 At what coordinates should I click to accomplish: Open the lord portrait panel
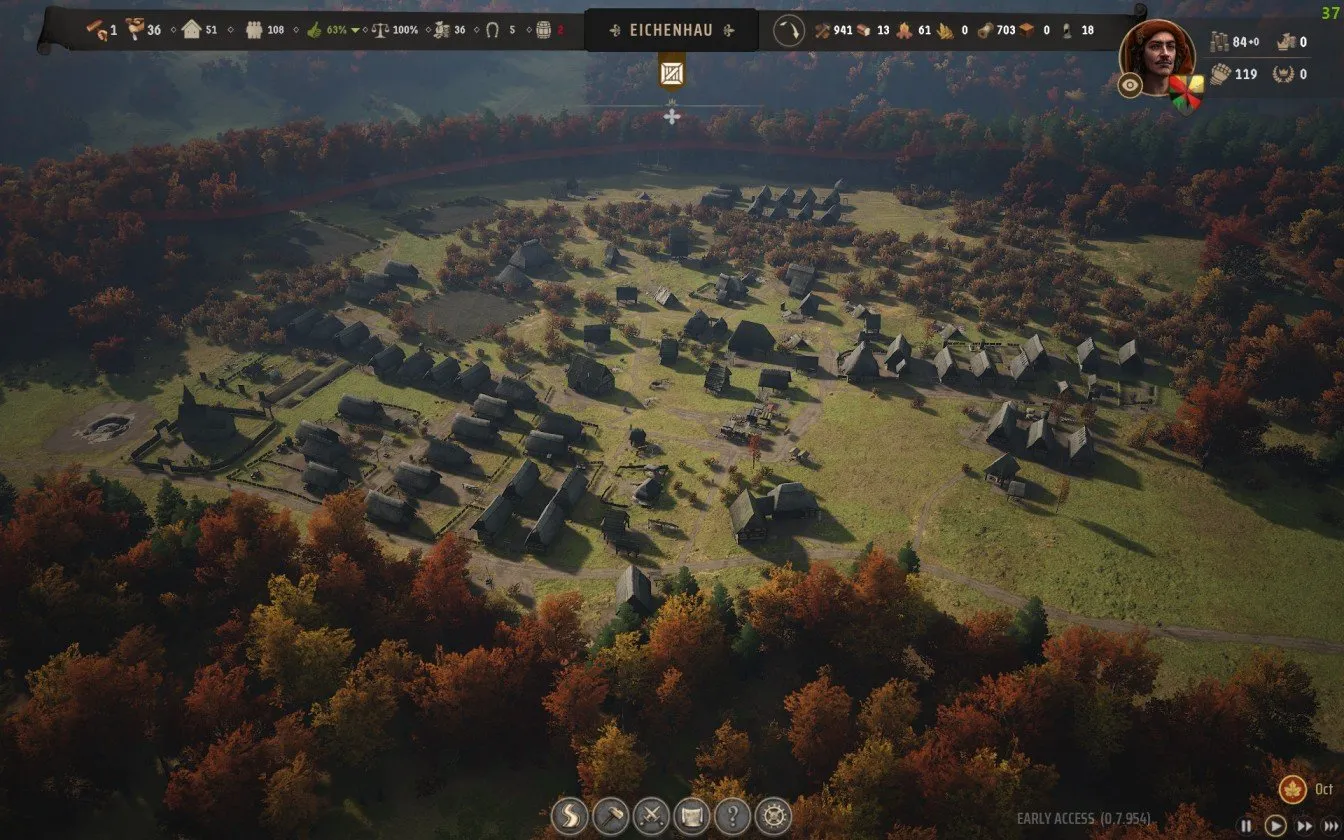click(1156, 55)
